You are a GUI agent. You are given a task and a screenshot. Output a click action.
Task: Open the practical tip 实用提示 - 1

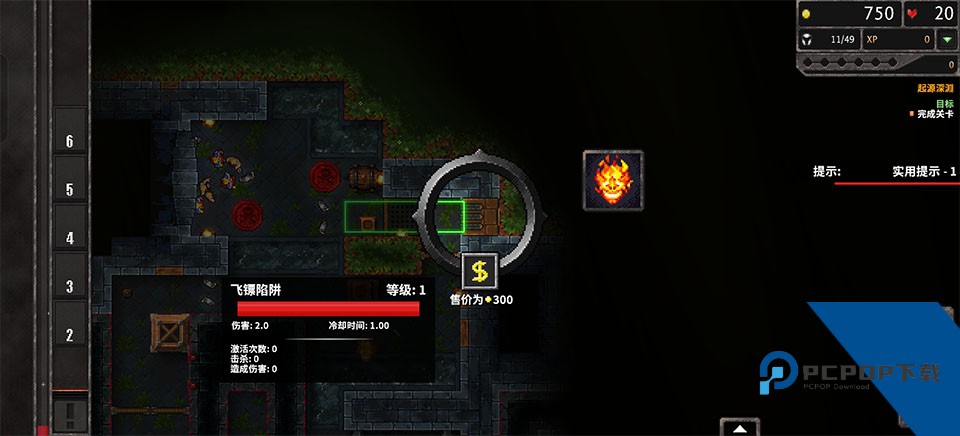[x=923, y=172]
